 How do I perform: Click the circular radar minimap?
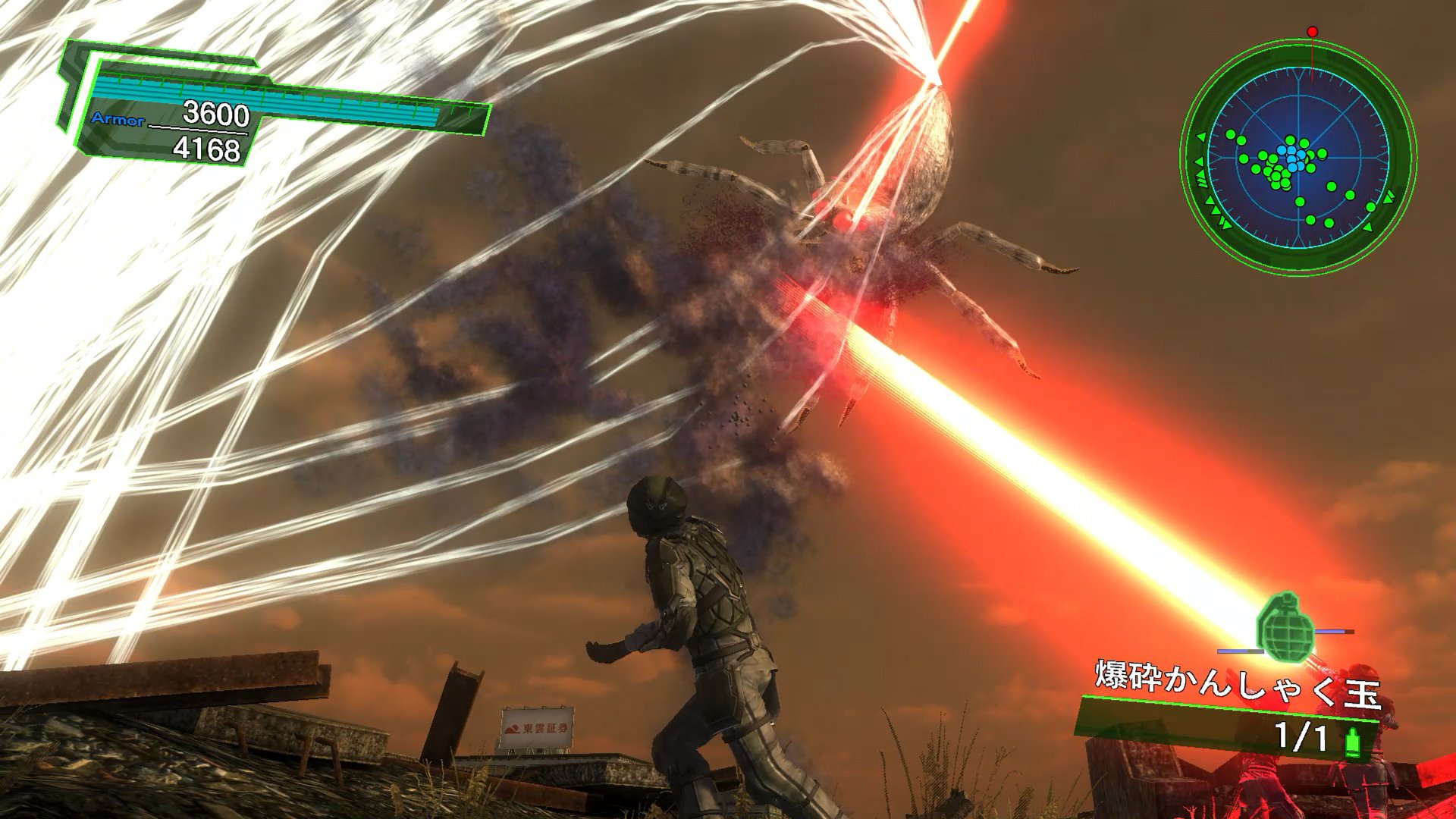pyautogui.click(x=1298, y=157)
